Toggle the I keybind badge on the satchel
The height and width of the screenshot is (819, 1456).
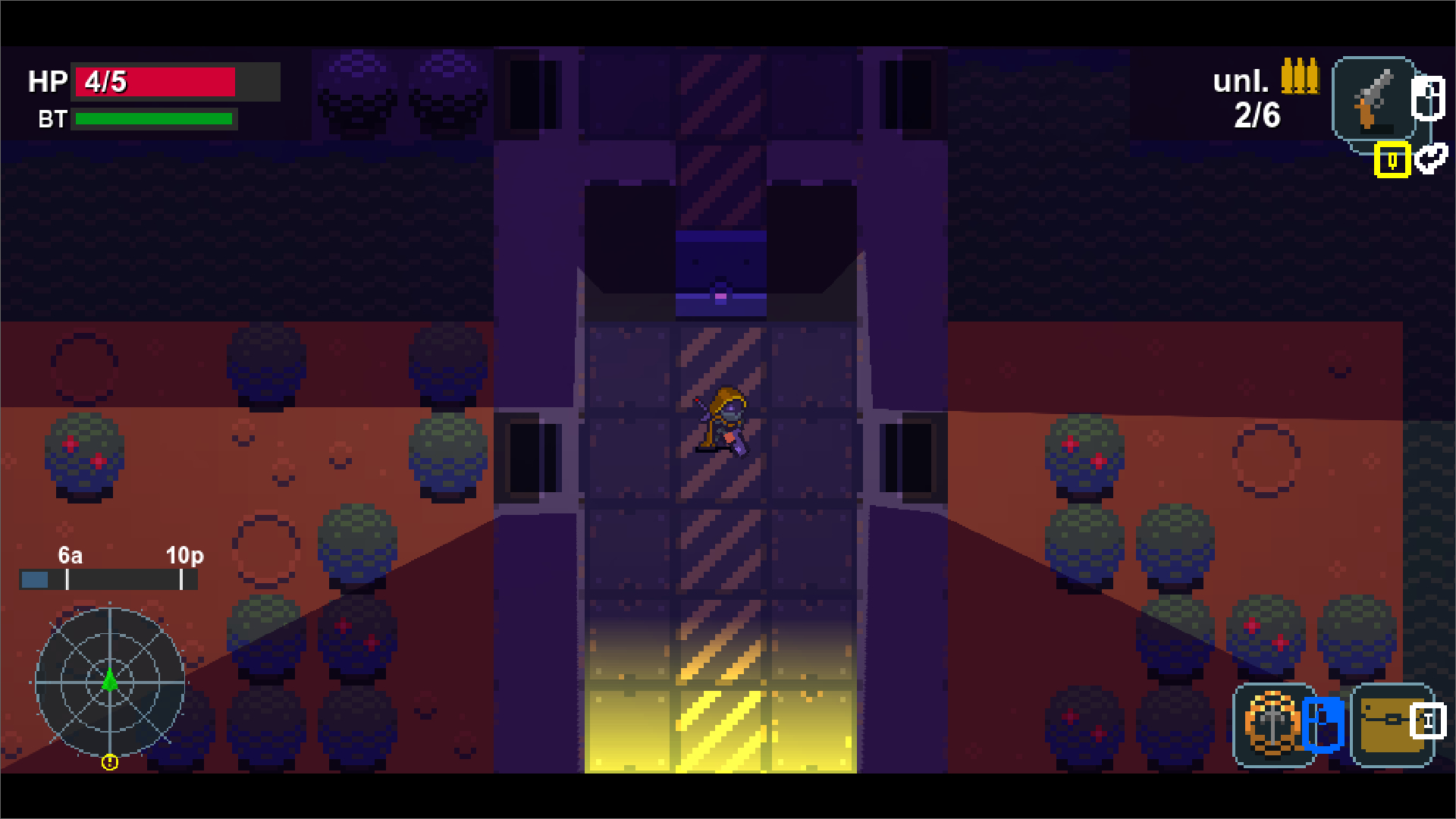(1429, 721)
